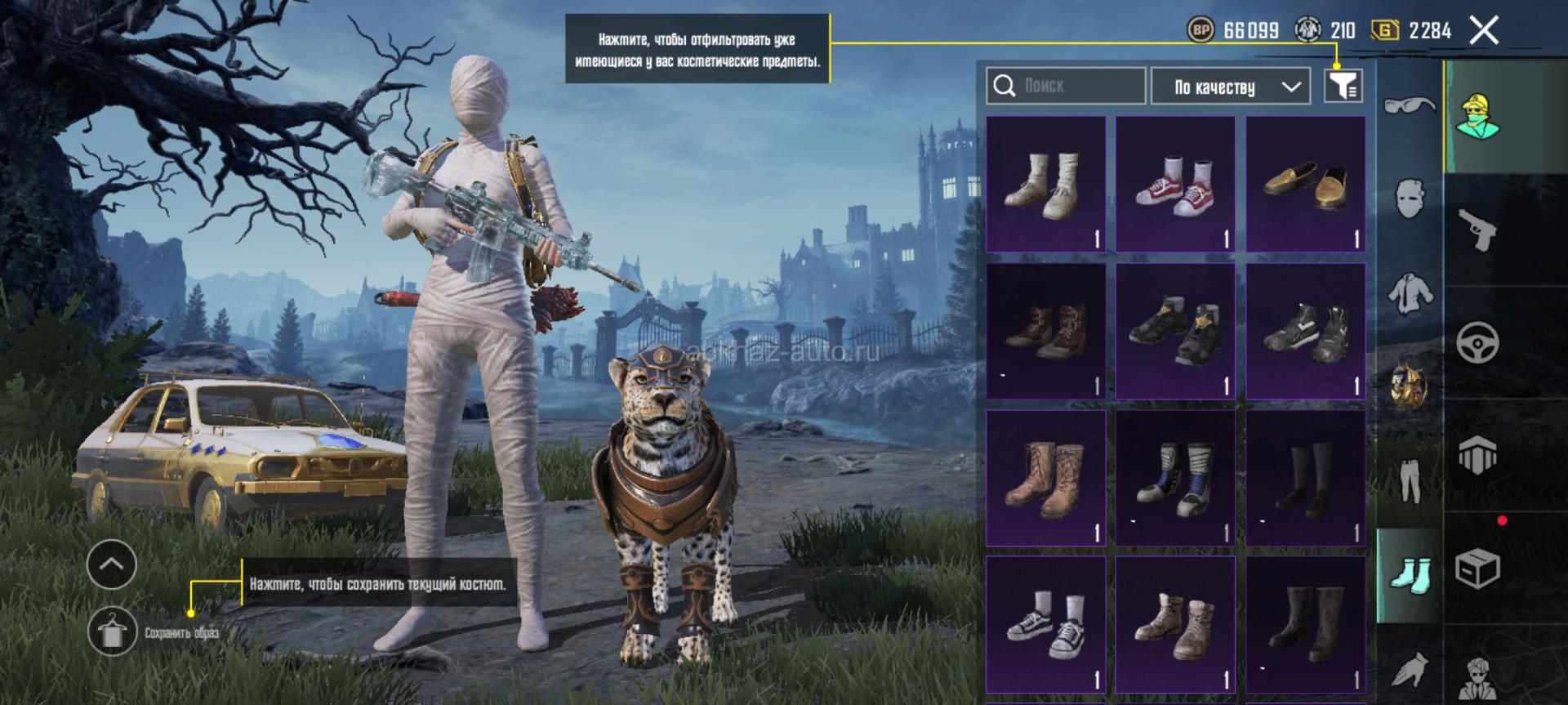Toggle the owned-items filter funnel button

(1343, 85)
